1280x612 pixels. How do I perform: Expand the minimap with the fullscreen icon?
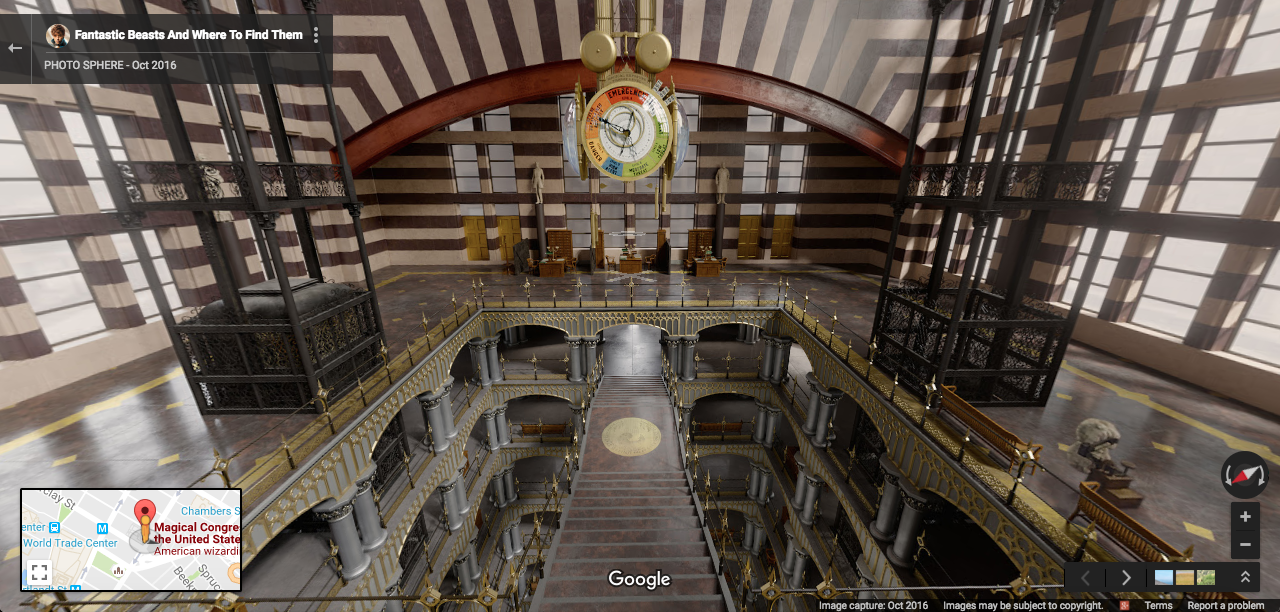39,573
